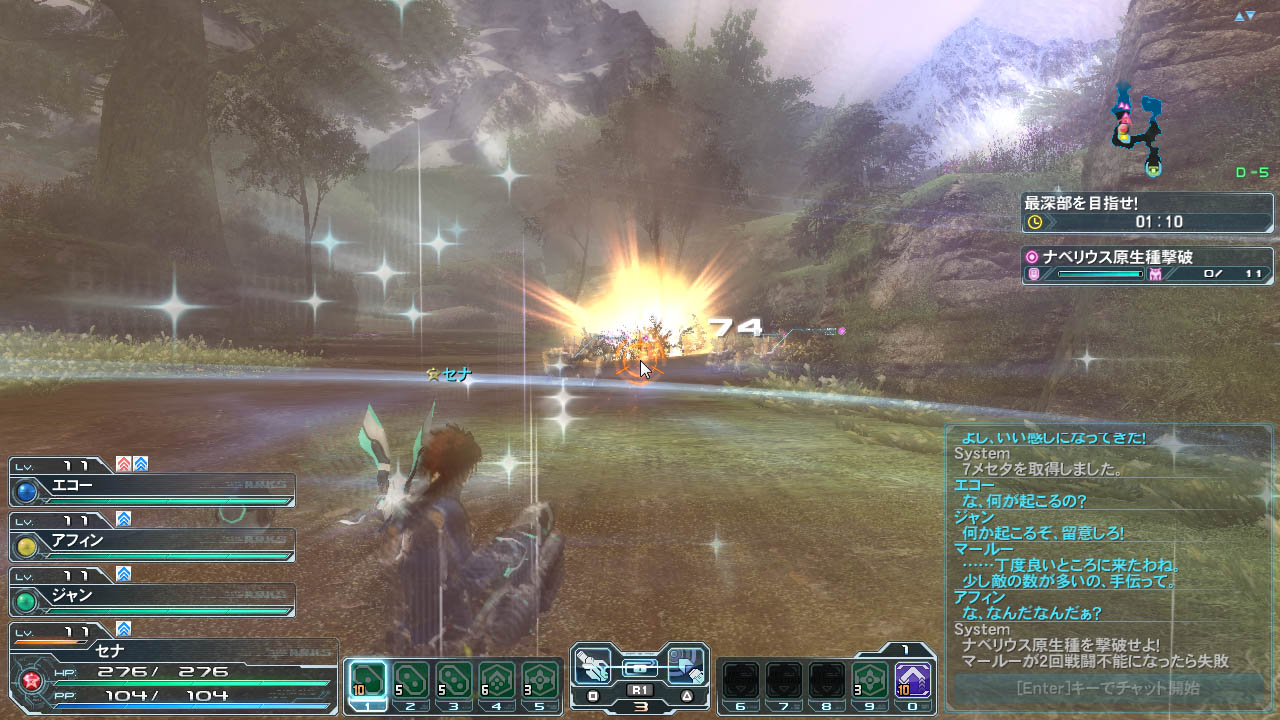Select party member ジャン's status panel
This screenshot has height=720, width=1280.
point(152,599)
